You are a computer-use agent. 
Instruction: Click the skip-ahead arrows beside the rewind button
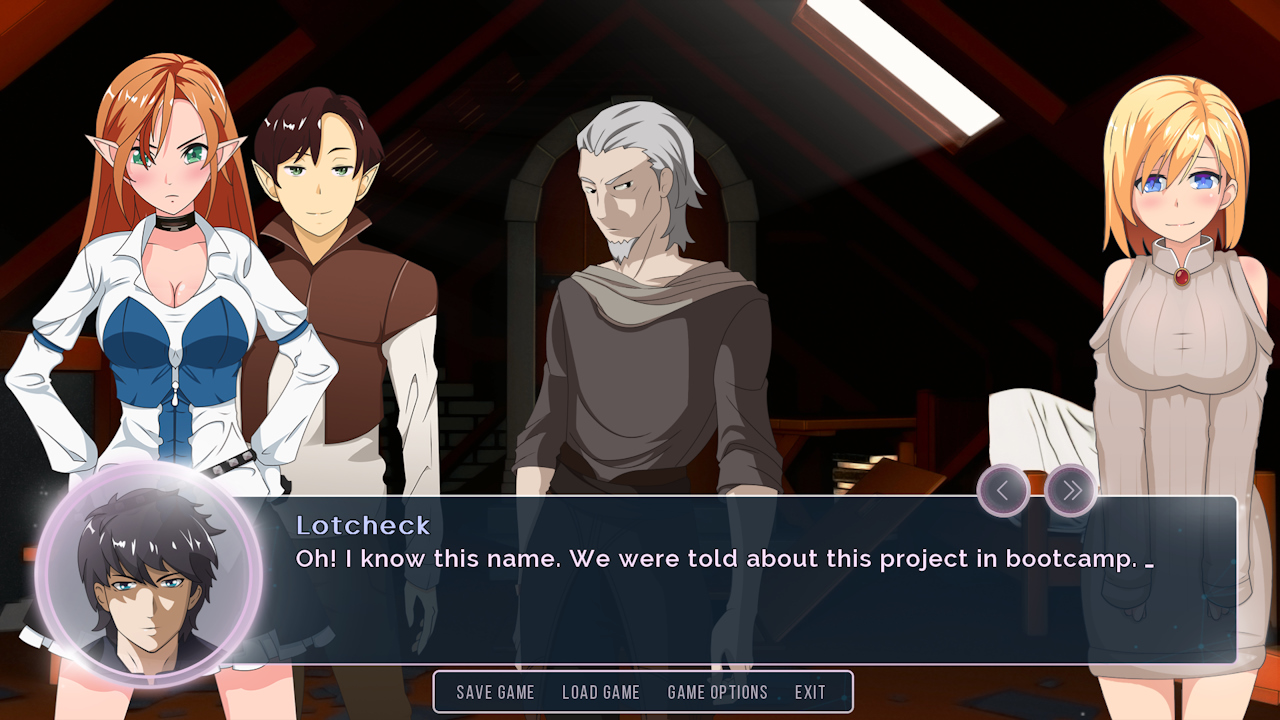pyautogui.click(x=1071, y=490)
